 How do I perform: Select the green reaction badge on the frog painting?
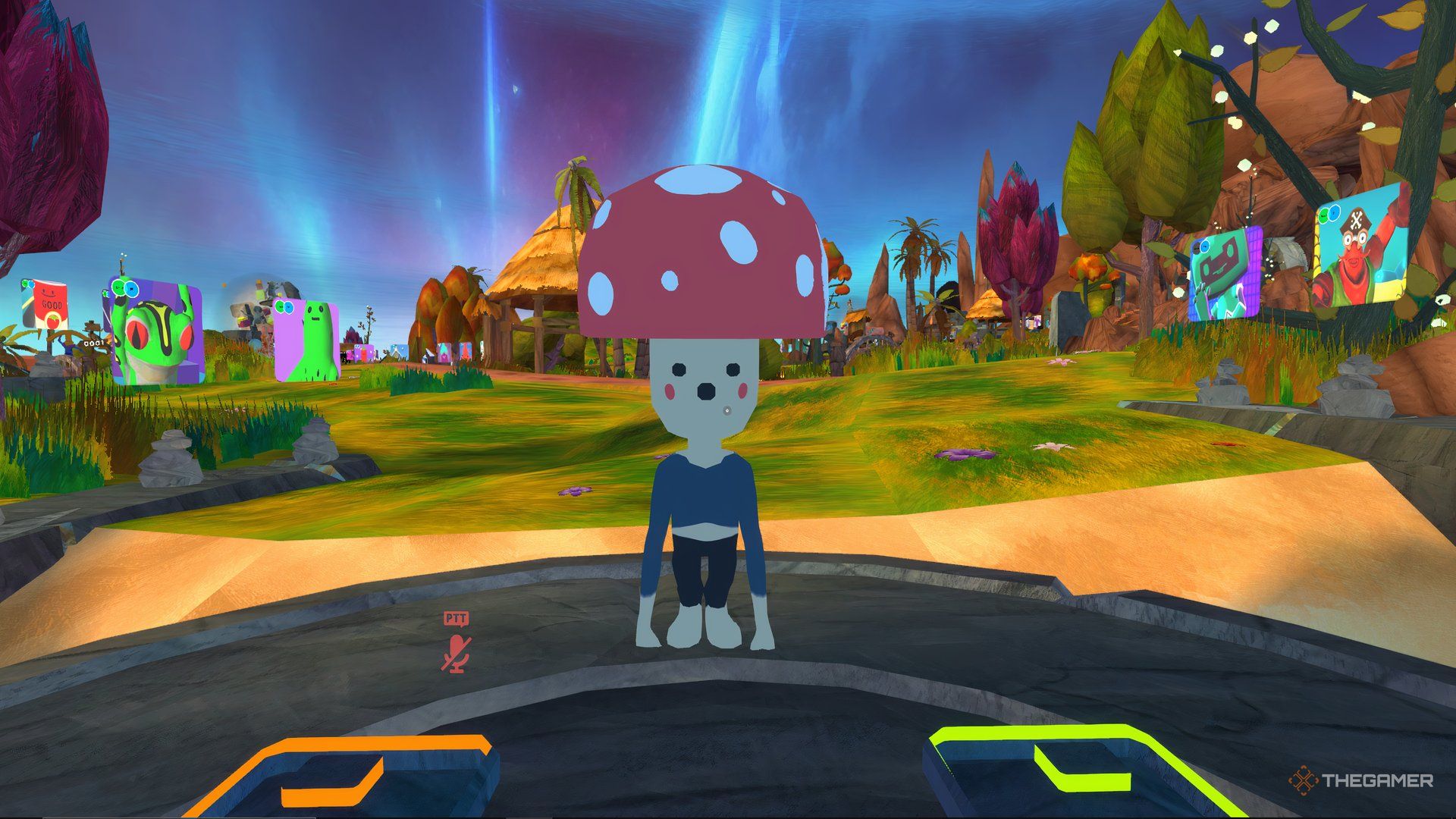point(118,287)
